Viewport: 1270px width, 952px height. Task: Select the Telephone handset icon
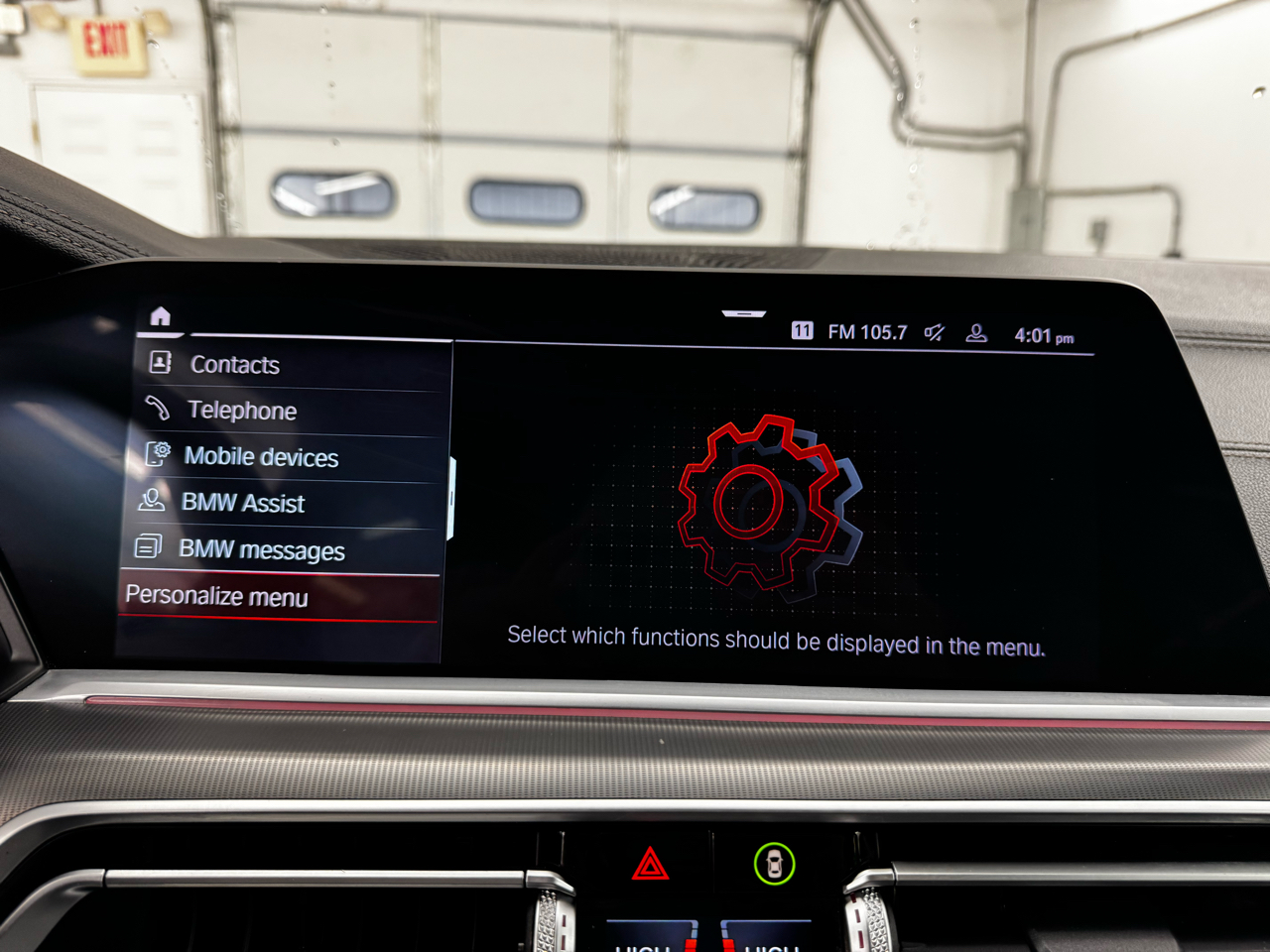click(x=159, y=410)
